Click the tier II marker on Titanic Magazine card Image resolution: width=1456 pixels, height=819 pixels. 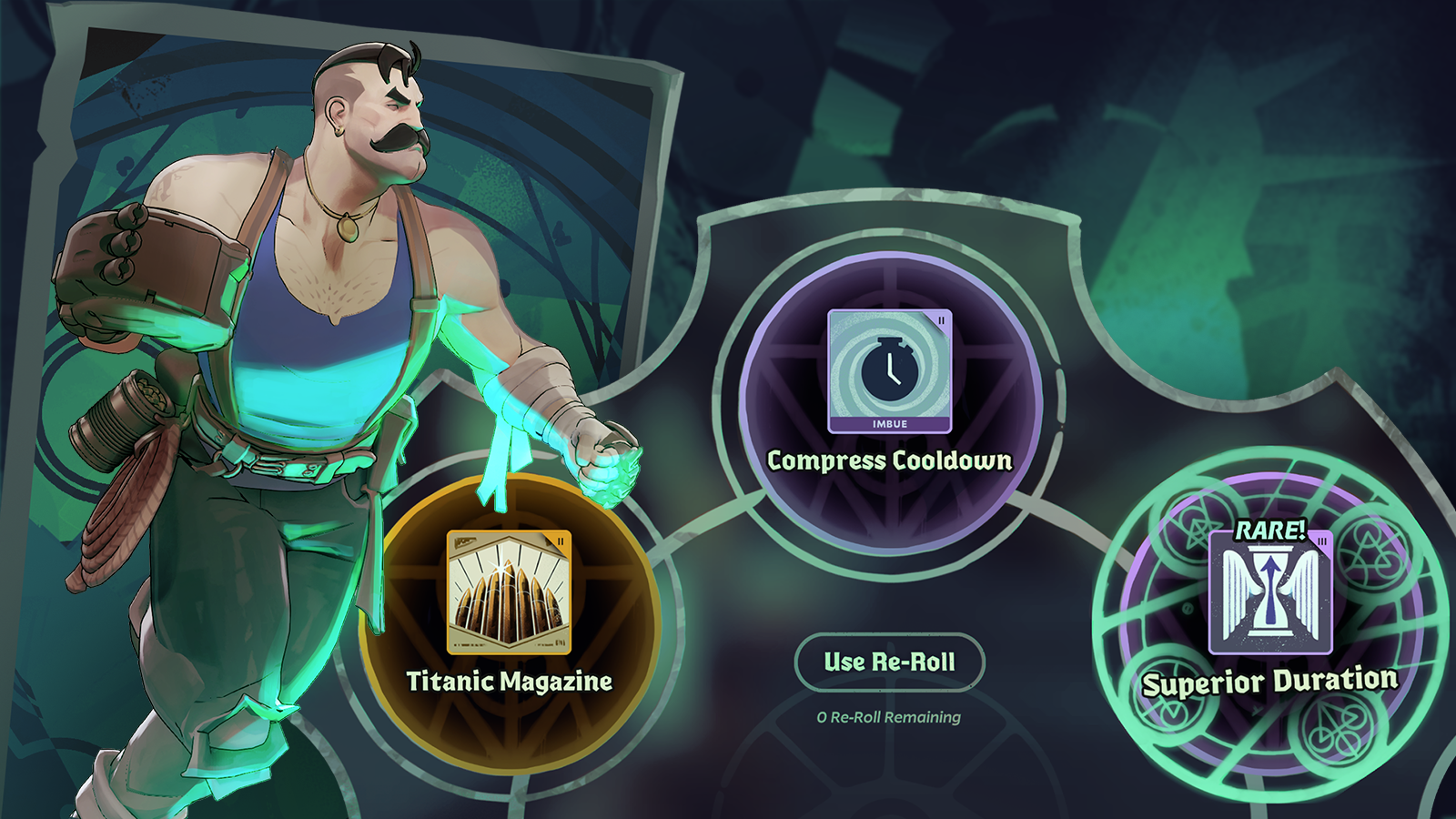pyautogui.click(x=559, y=542)
